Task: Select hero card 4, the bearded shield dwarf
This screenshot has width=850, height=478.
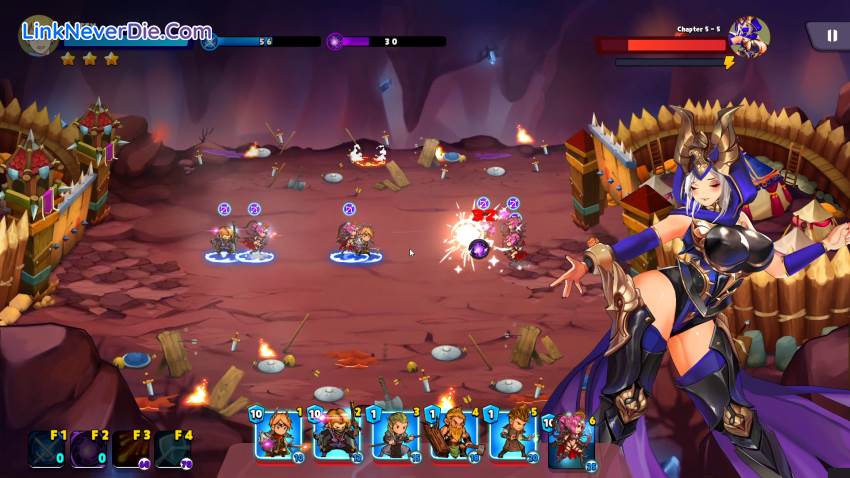Action: click(454, 435)
